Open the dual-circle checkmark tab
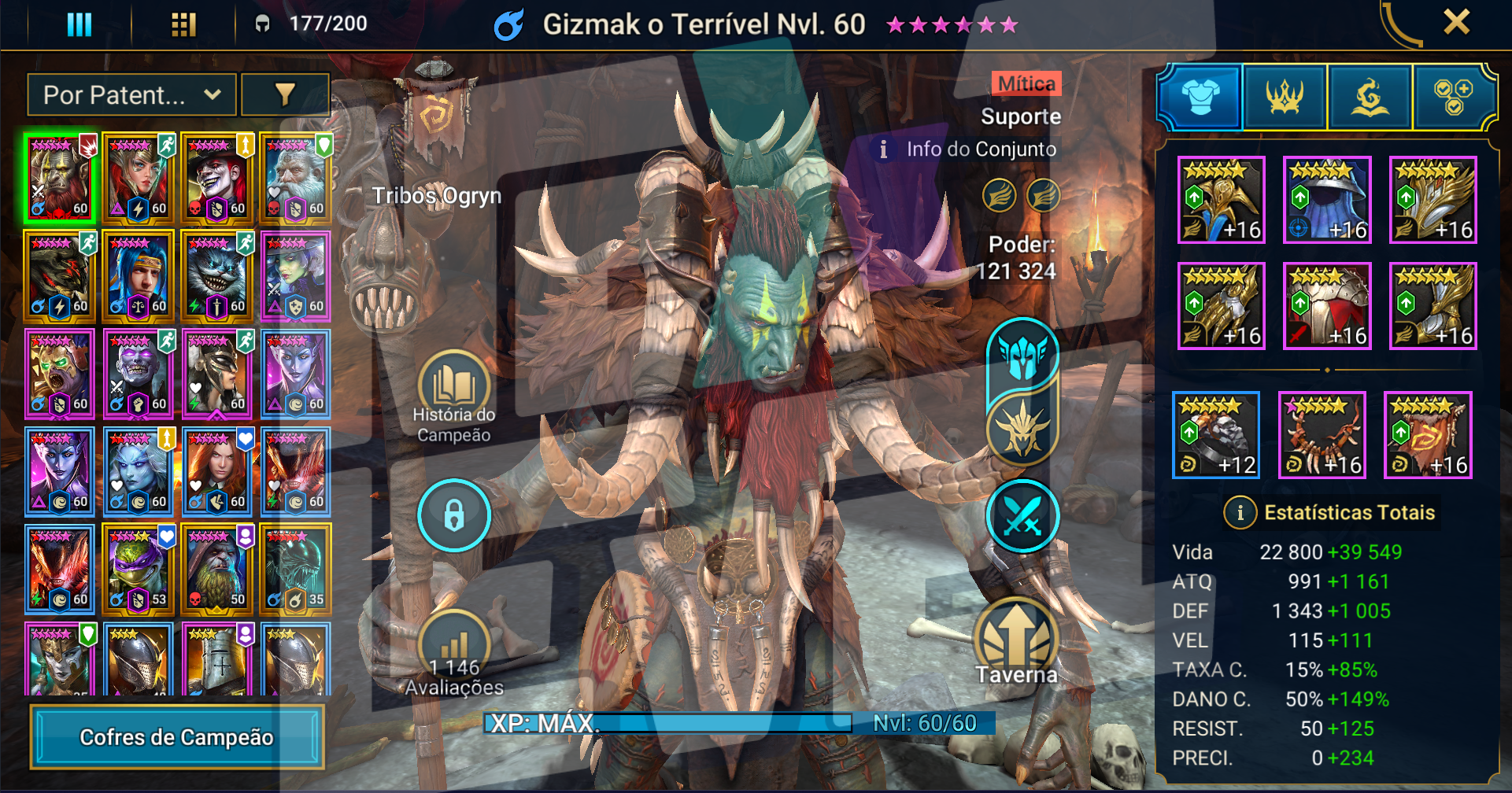1512x793 pixels. [x=1453, y=98]
